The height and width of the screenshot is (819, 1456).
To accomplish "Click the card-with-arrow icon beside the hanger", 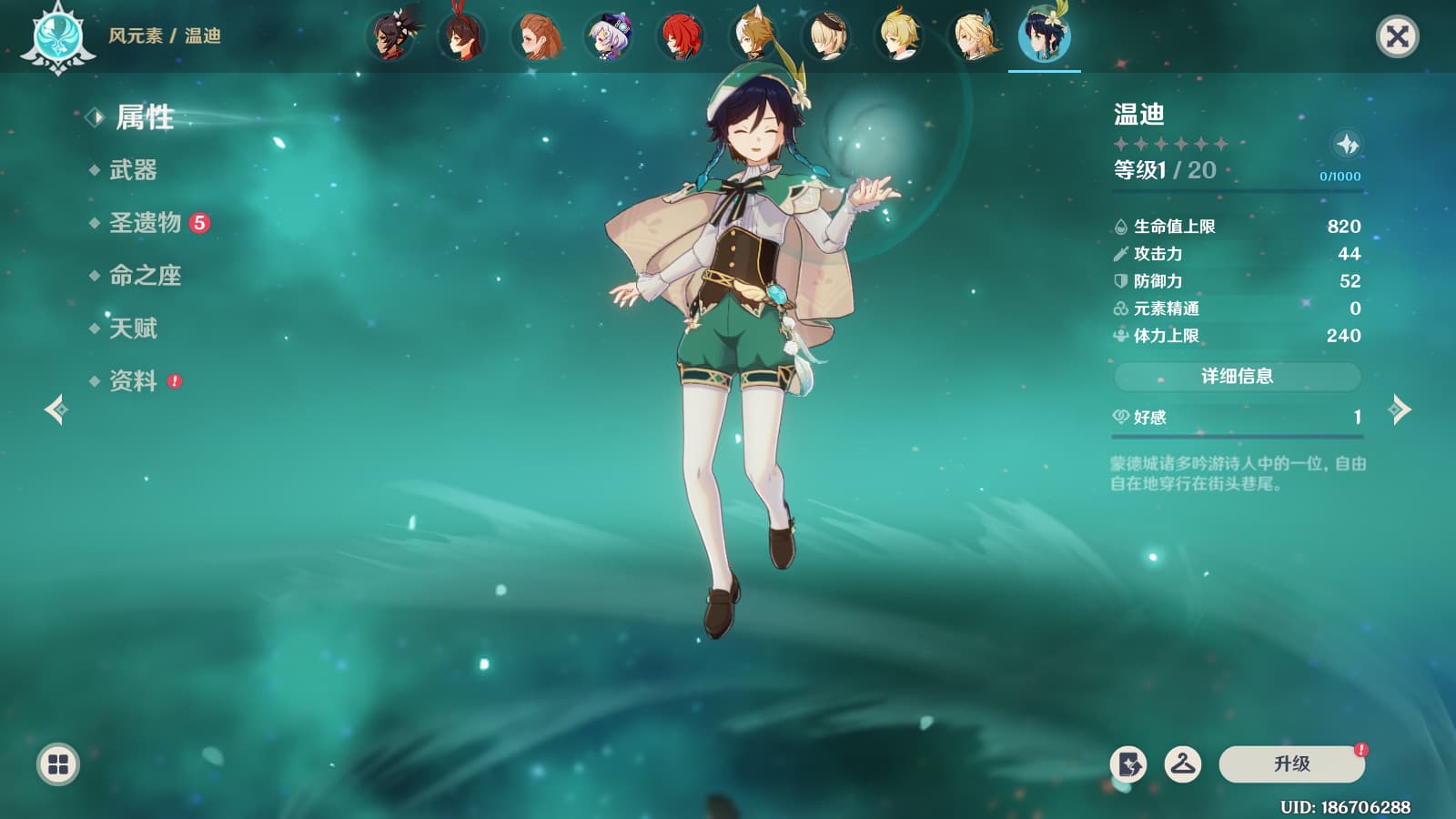I will (x=1128, y=764).
